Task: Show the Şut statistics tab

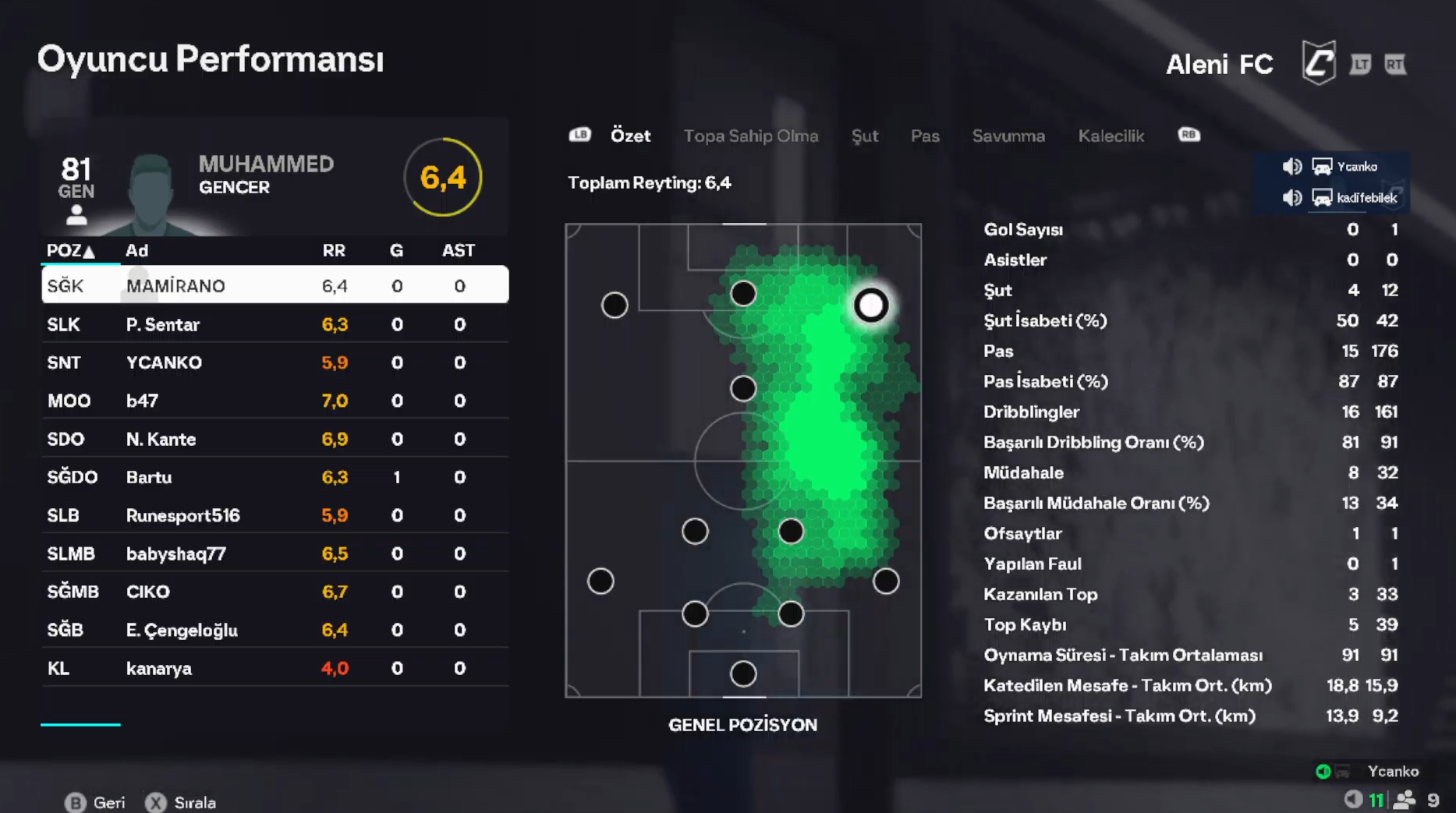Action: (864, 136)
